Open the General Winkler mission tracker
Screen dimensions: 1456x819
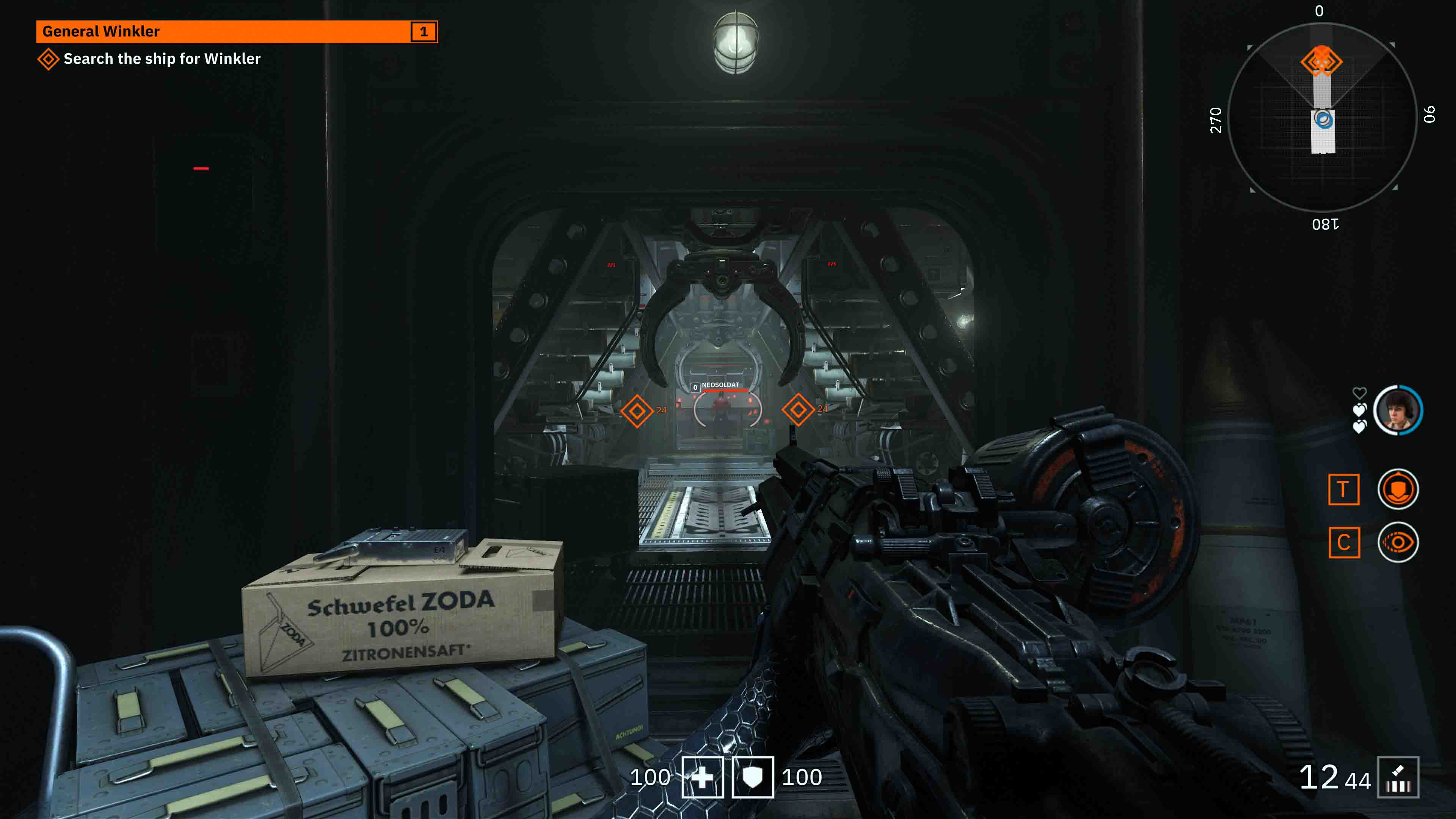tap(236, 31)
